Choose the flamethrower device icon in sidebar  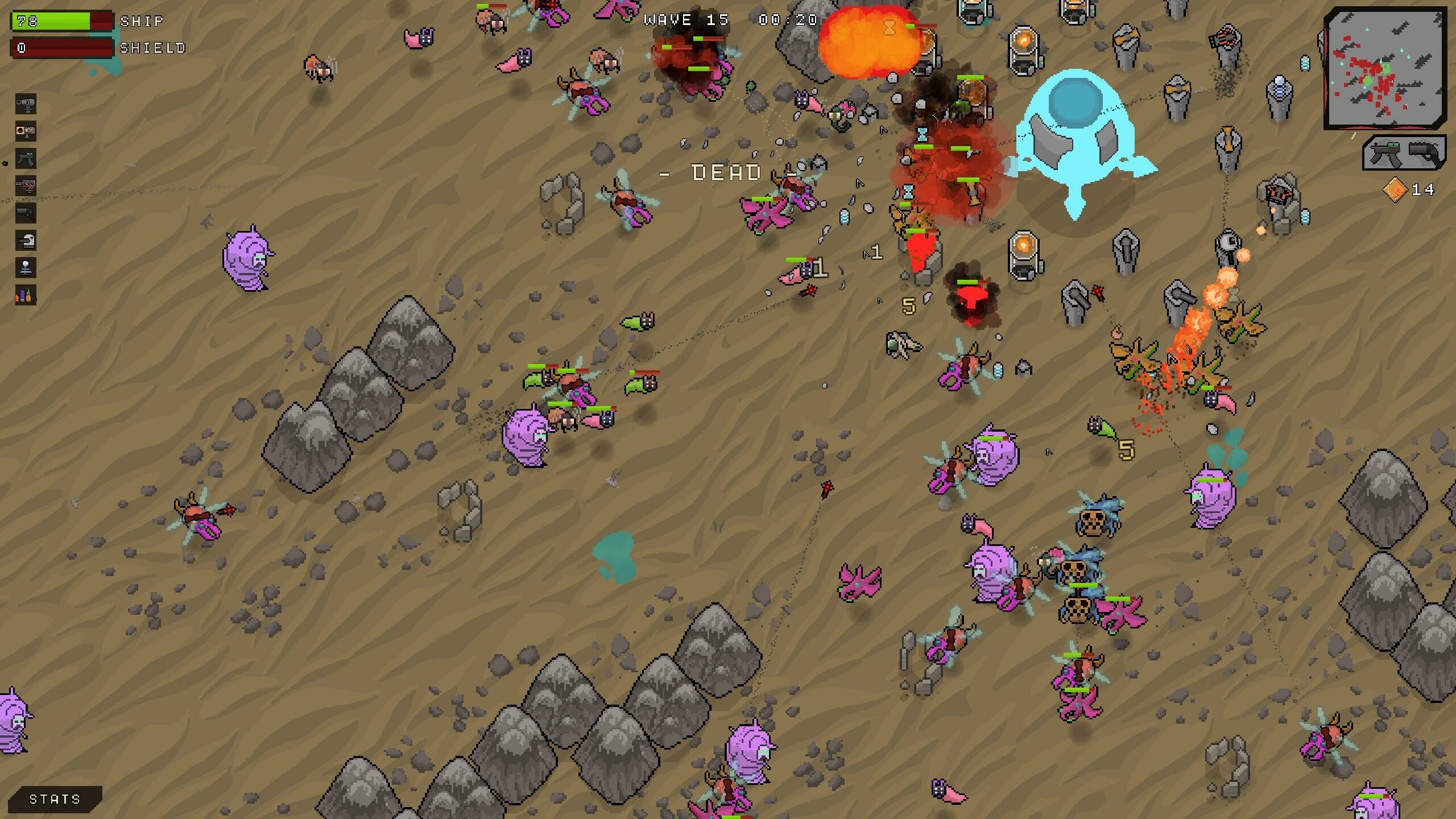[x=25, y=185]
